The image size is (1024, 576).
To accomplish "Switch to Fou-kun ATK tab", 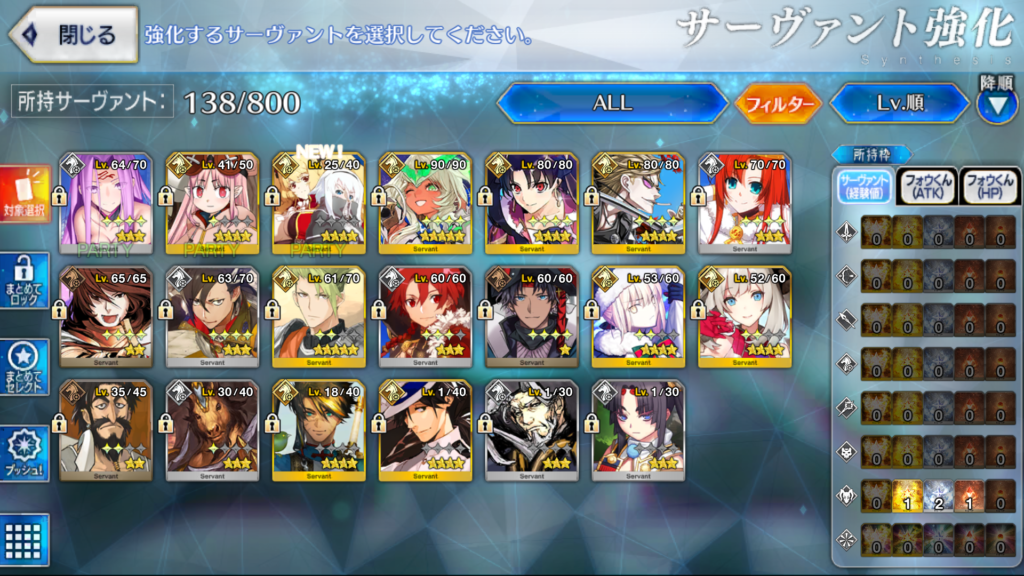I will click(927, 186).
